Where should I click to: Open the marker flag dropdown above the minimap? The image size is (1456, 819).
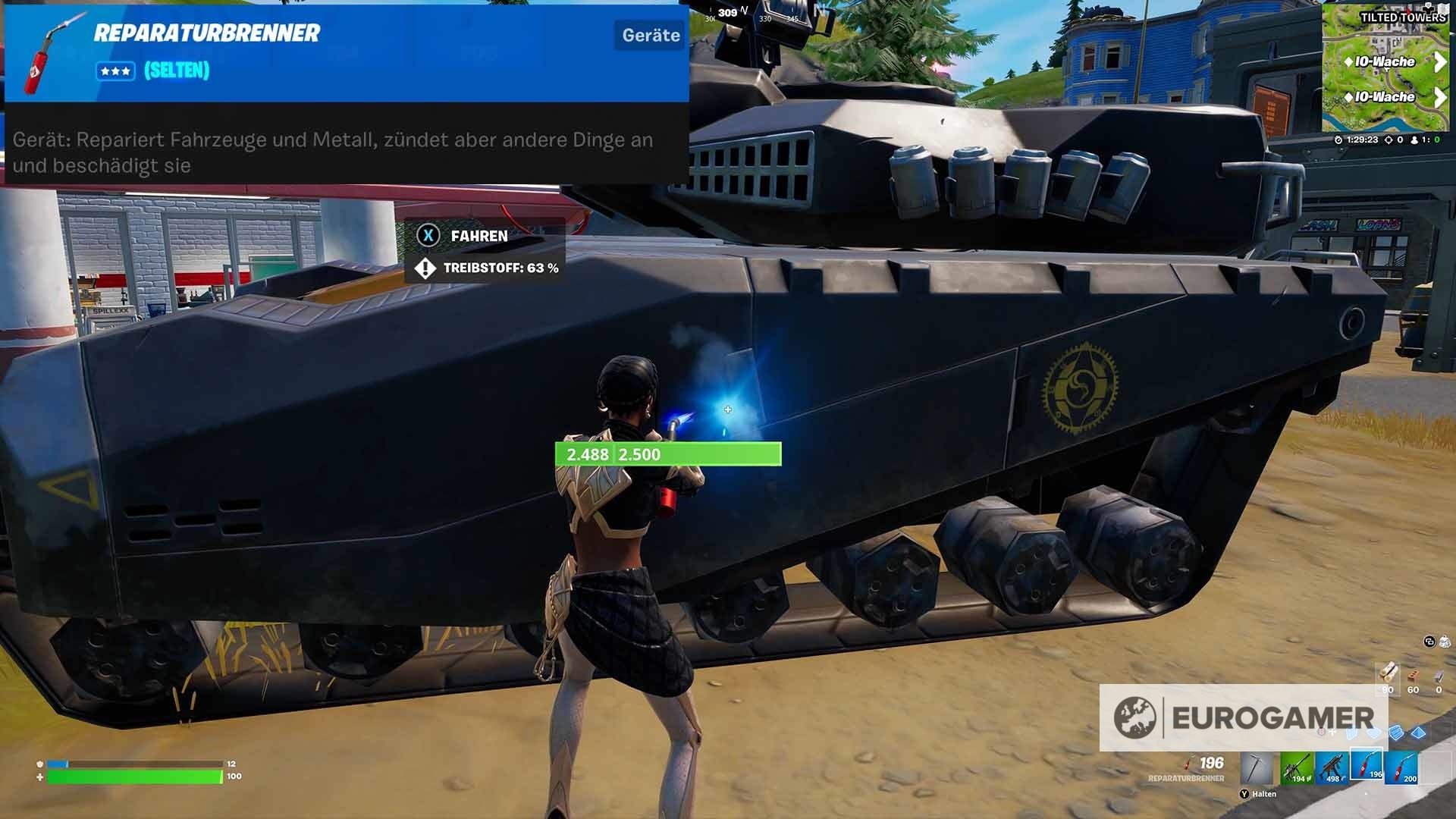[1429, 8]
